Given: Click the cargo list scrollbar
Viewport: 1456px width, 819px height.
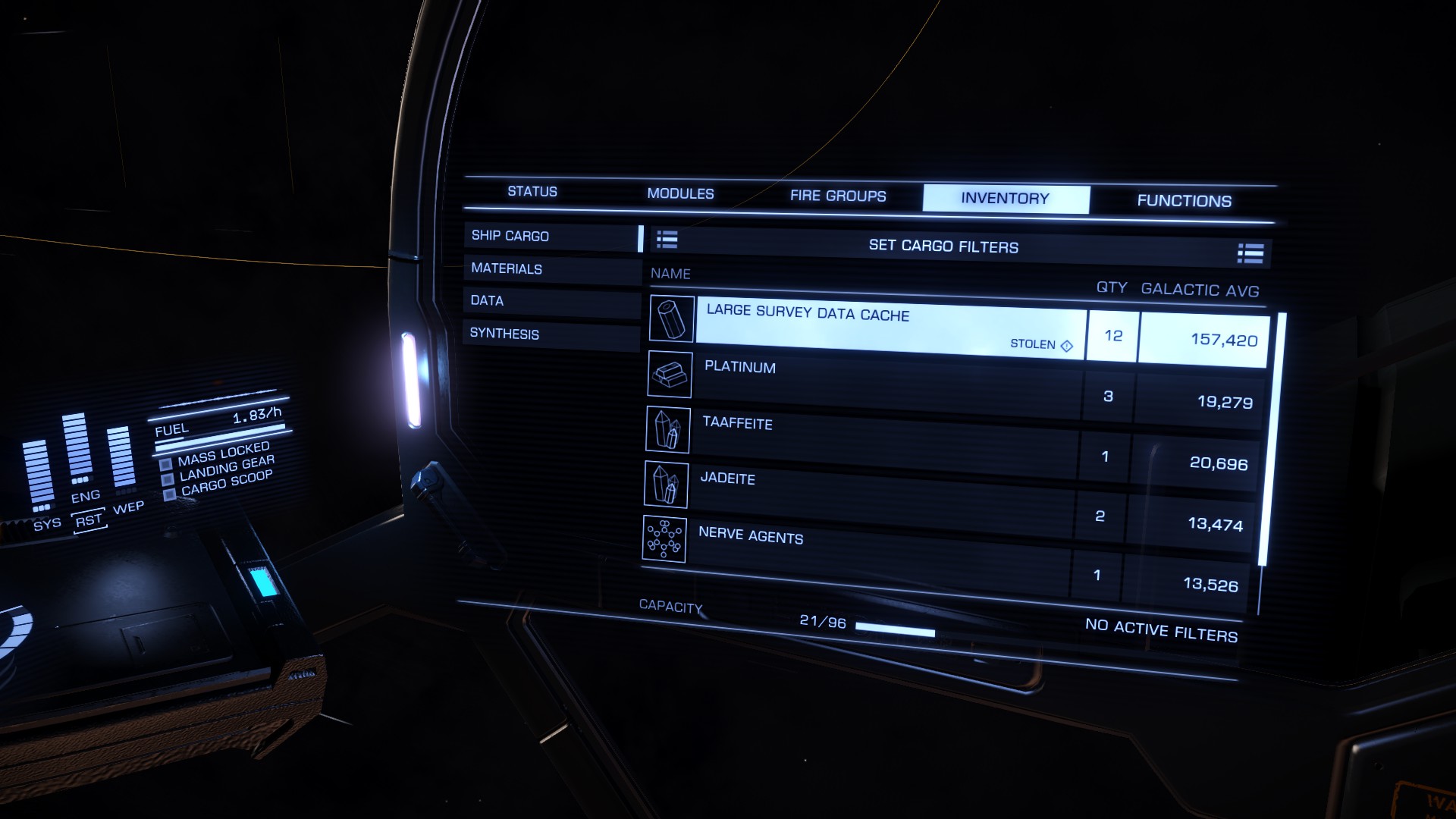Looking at the screenshot, I should [1280, 440].
